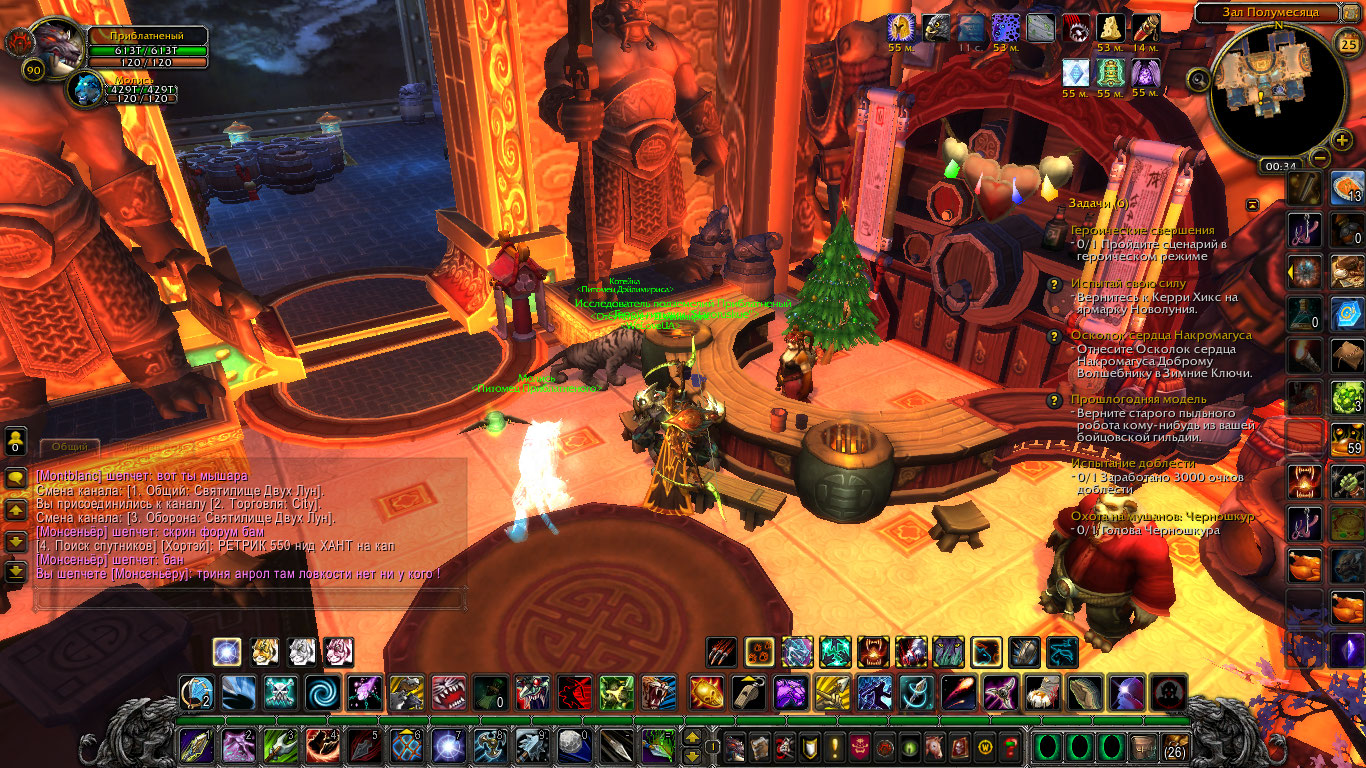This screenshot has width=1366, height=768.
Task: Click the whistle ability icon
Action: 748,692
